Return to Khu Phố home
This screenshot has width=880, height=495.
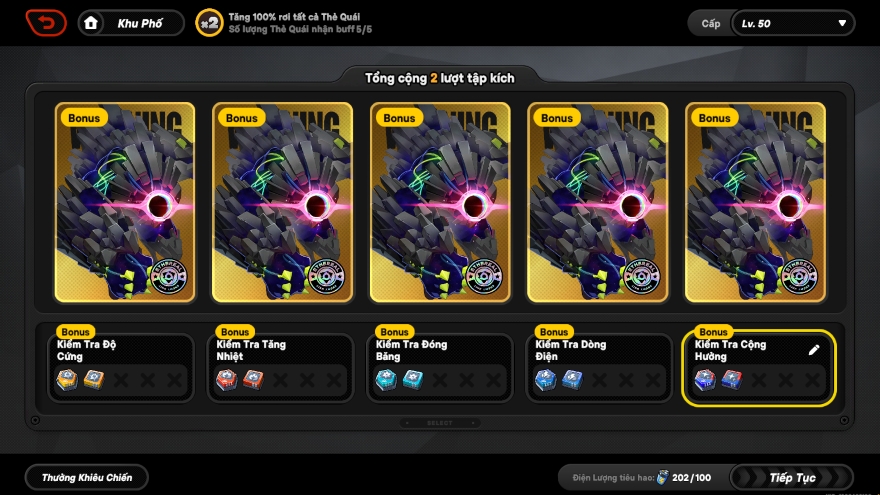point(131,23)
